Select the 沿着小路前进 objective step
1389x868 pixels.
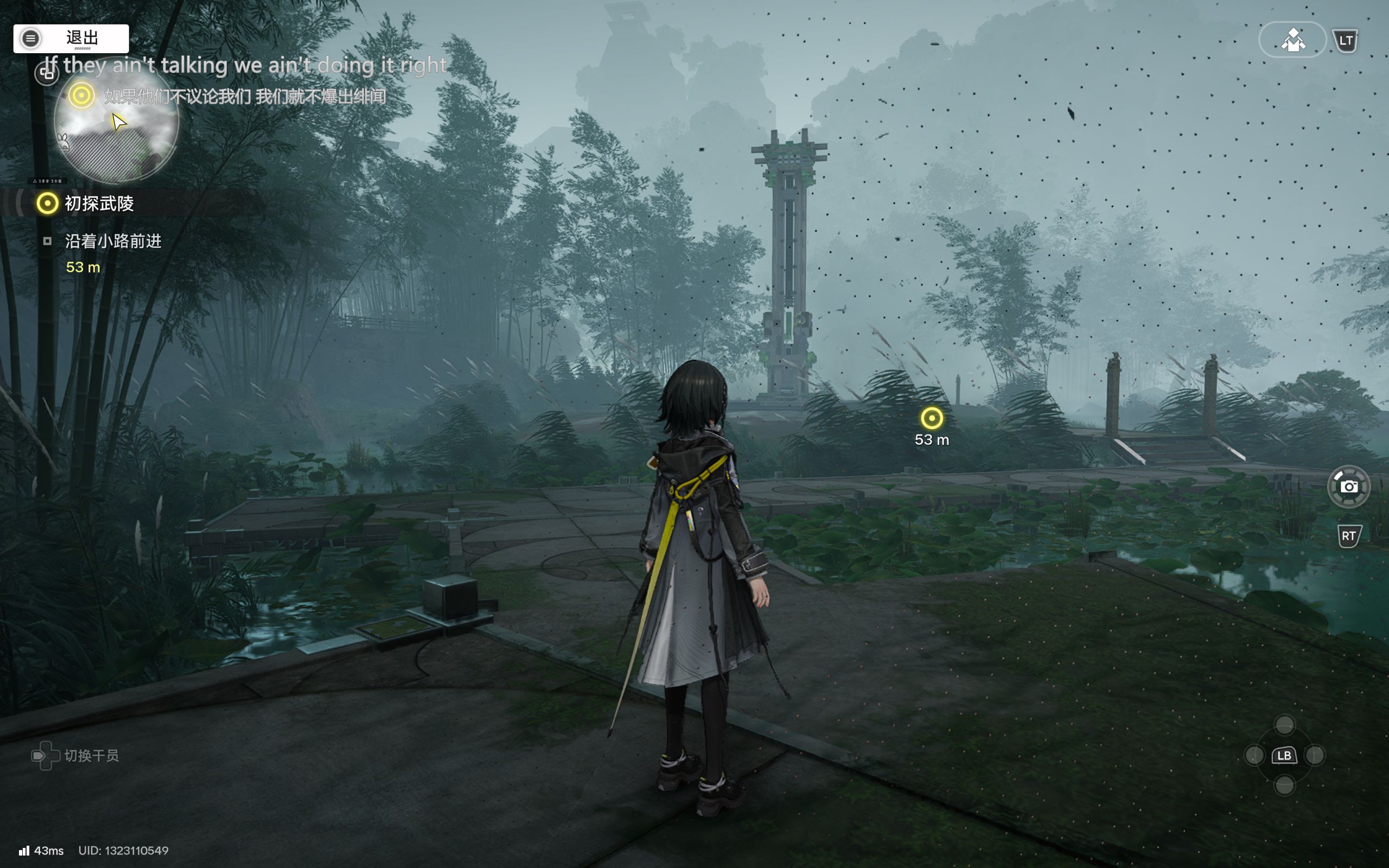(113, 241)
